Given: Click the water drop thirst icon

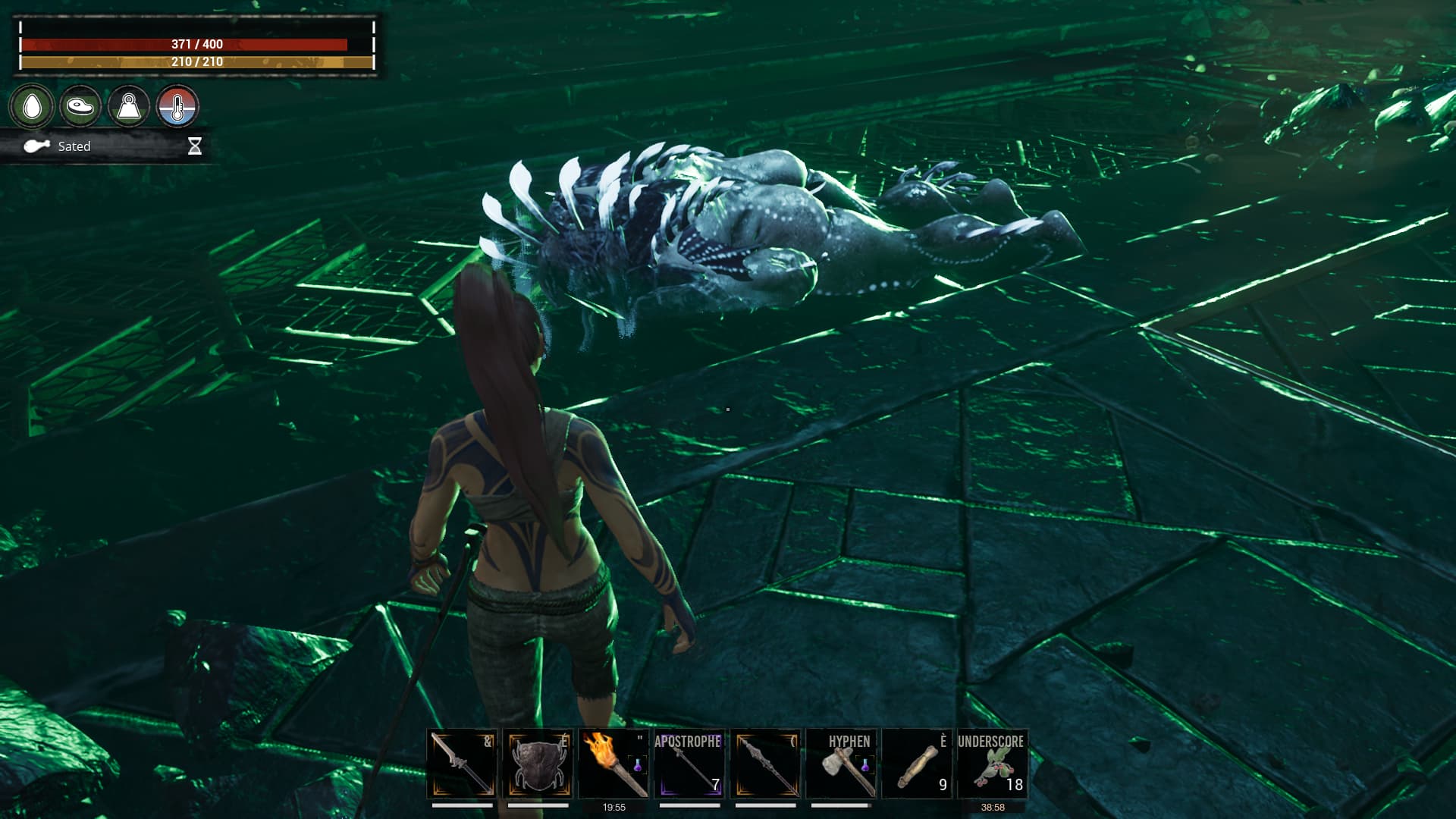Looking at the screenshot, I should point(32,107).
